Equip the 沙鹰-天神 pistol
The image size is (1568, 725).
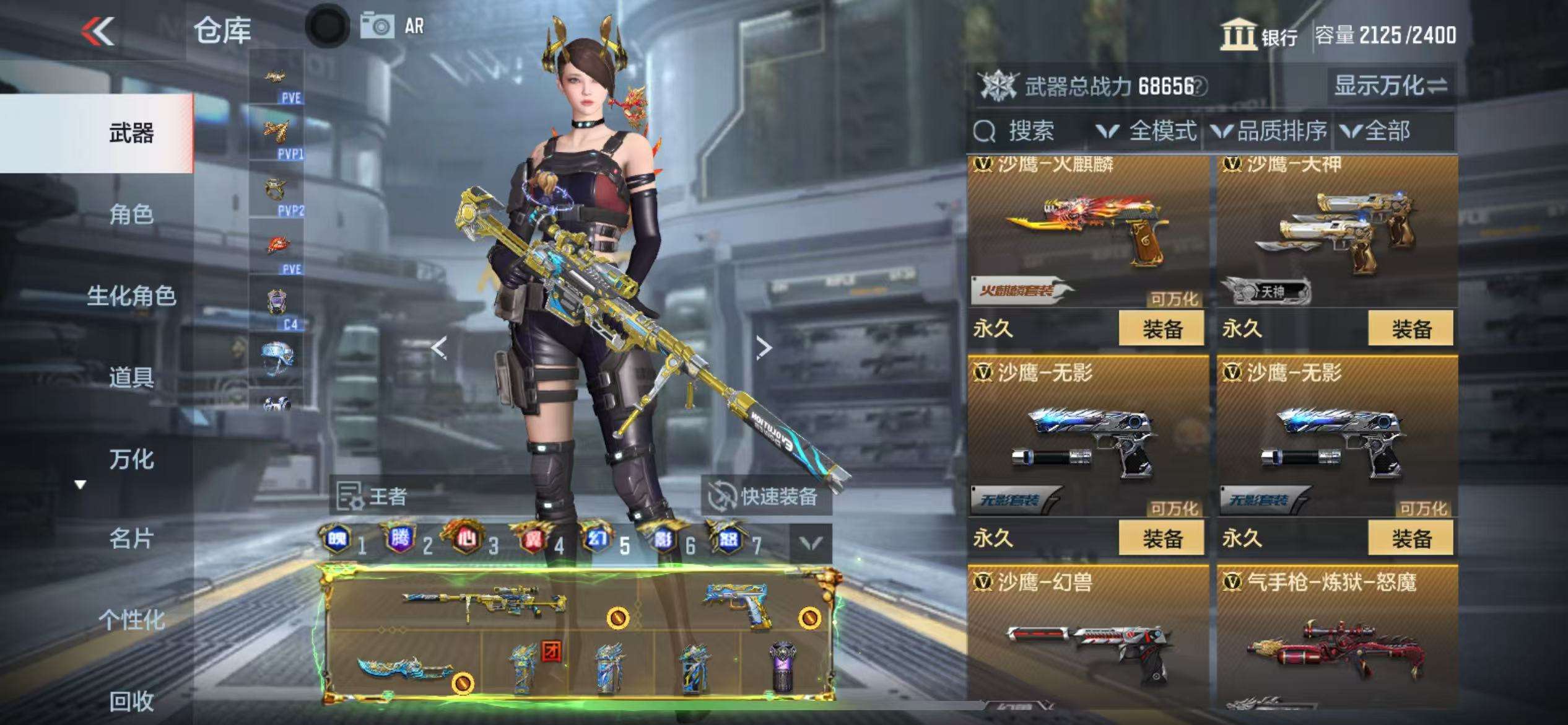coord(1411,328)
